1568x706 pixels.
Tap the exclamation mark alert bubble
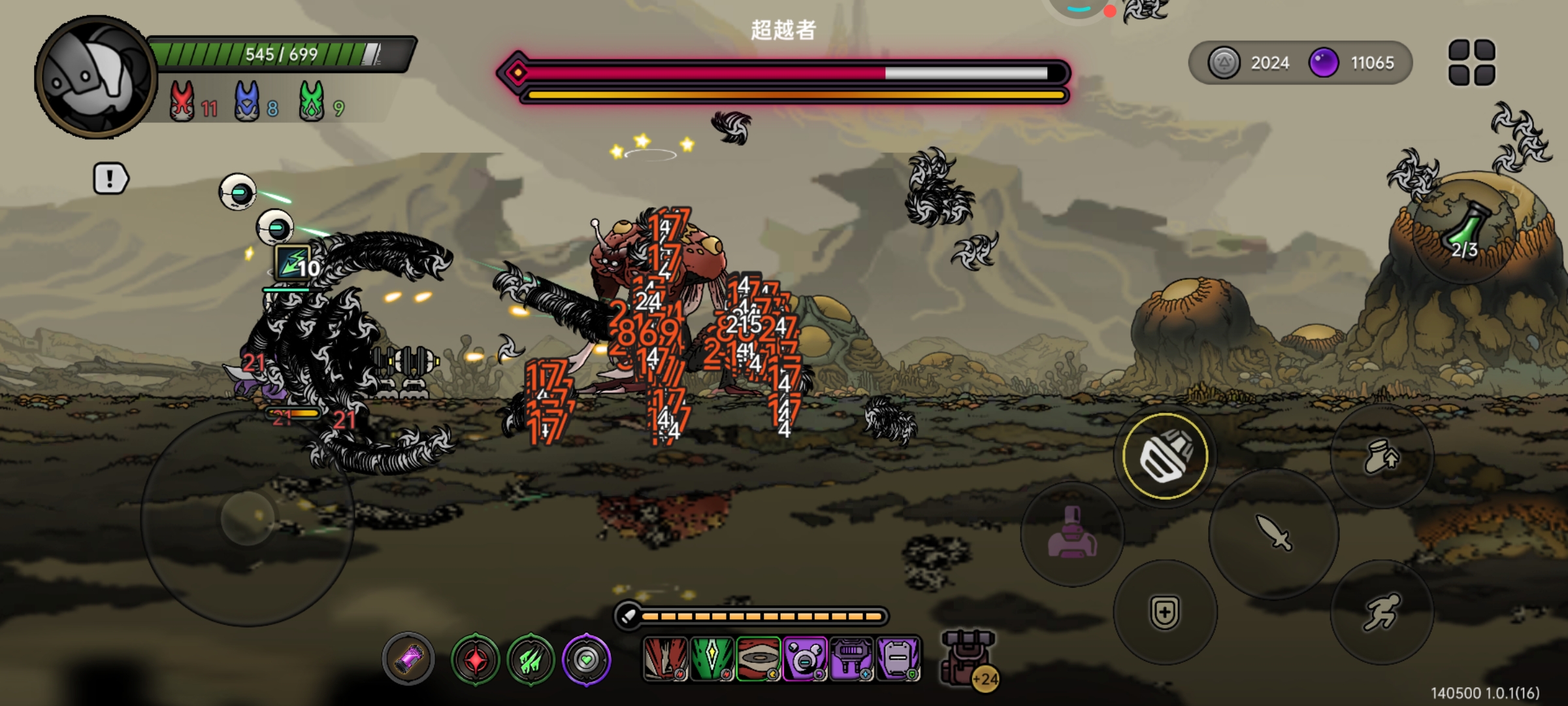(x=110, y=178)
